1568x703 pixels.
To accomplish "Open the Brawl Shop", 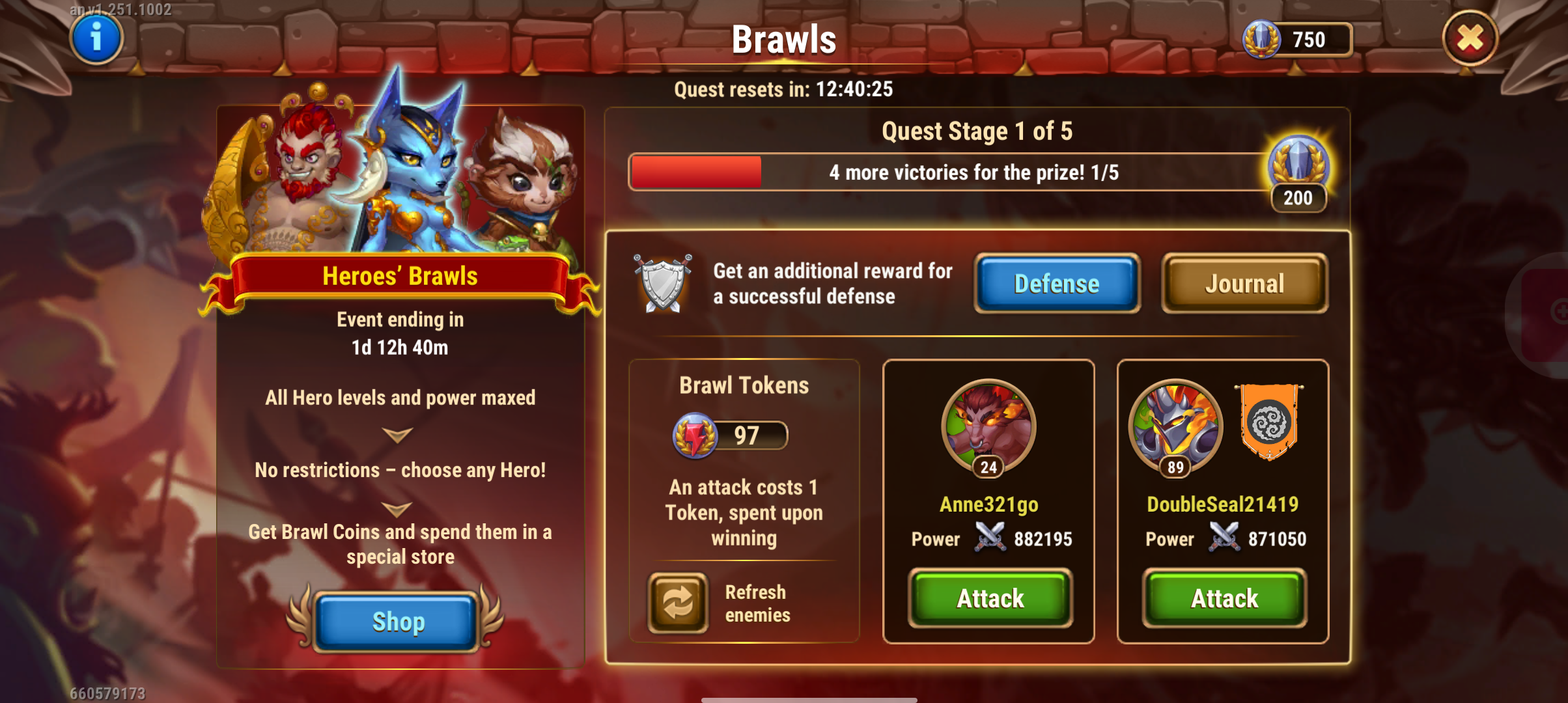I will click(397, 622).
